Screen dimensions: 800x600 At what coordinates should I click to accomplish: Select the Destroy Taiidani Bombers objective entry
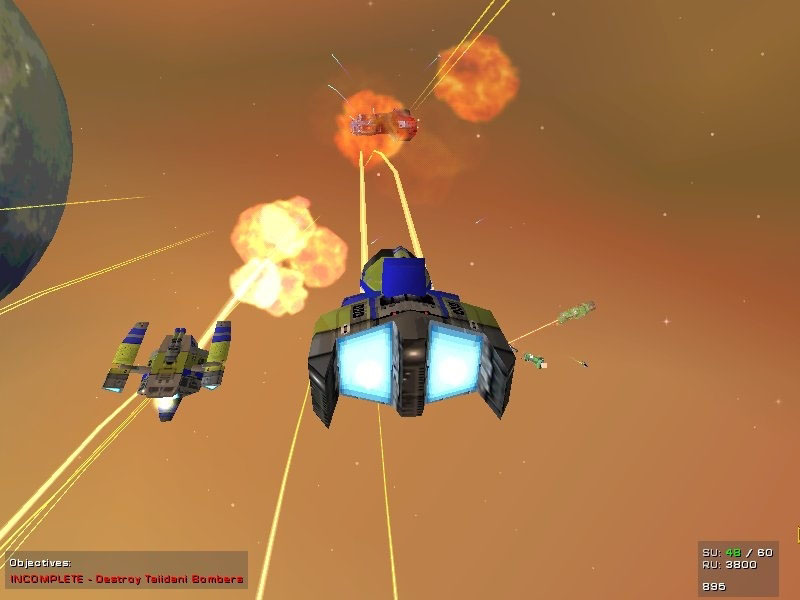click(x=127, y=579)
